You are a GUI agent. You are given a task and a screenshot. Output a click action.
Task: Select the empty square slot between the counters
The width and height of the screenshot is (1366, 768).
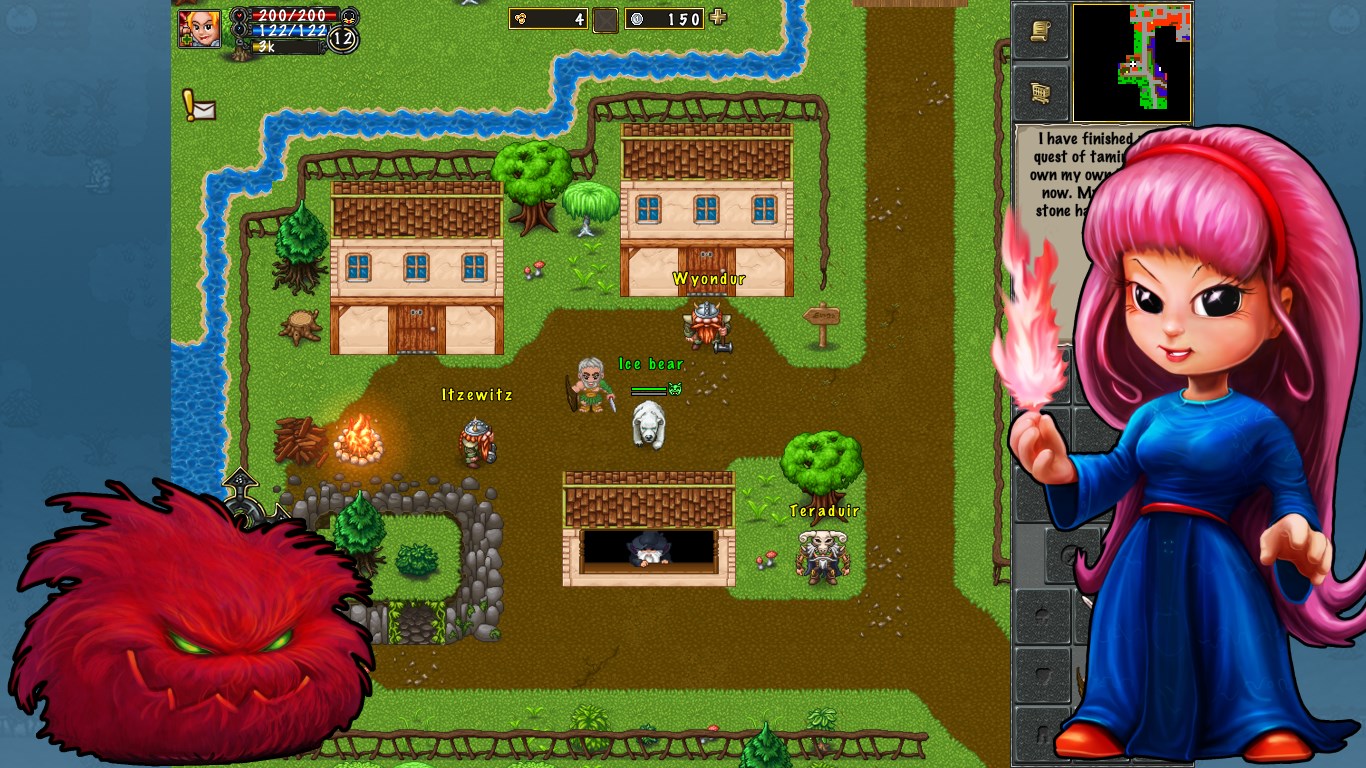[605, 19]
